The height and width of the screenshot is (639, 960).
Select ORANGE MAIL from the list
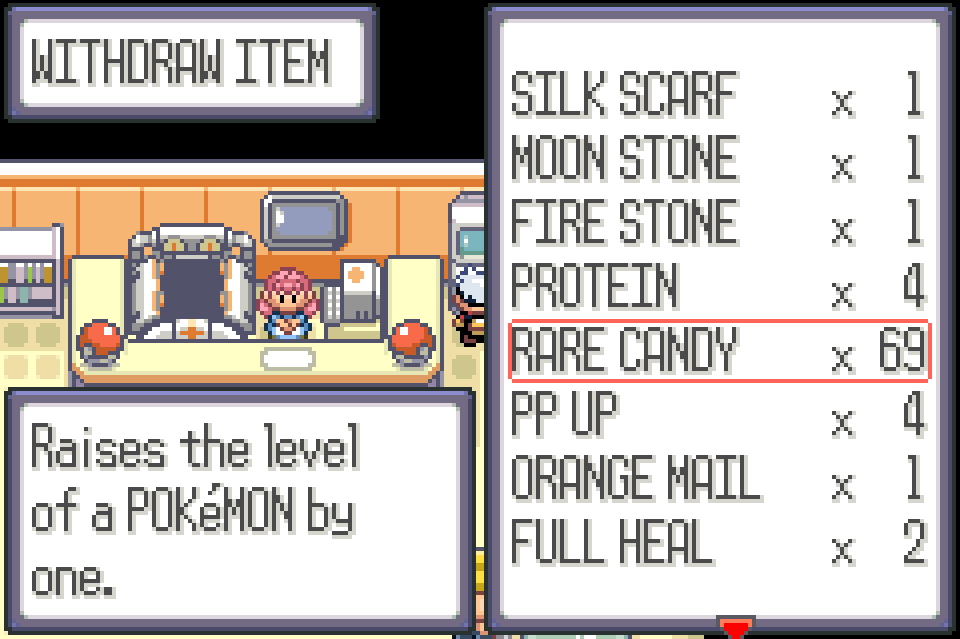tap(718, 479)
